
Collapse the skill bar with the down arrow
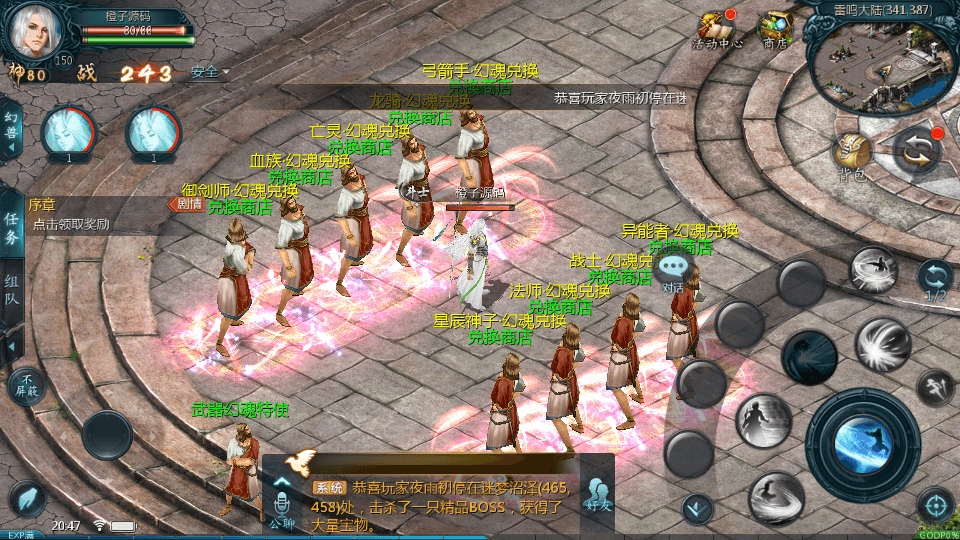(697, 509)
